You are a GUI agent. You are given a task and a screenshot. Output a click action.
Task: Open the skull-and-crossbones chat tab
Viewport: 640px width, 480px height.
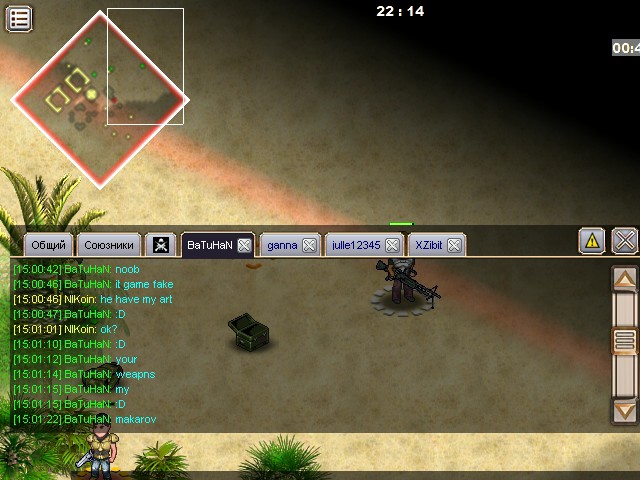click(x=161, y=245)
